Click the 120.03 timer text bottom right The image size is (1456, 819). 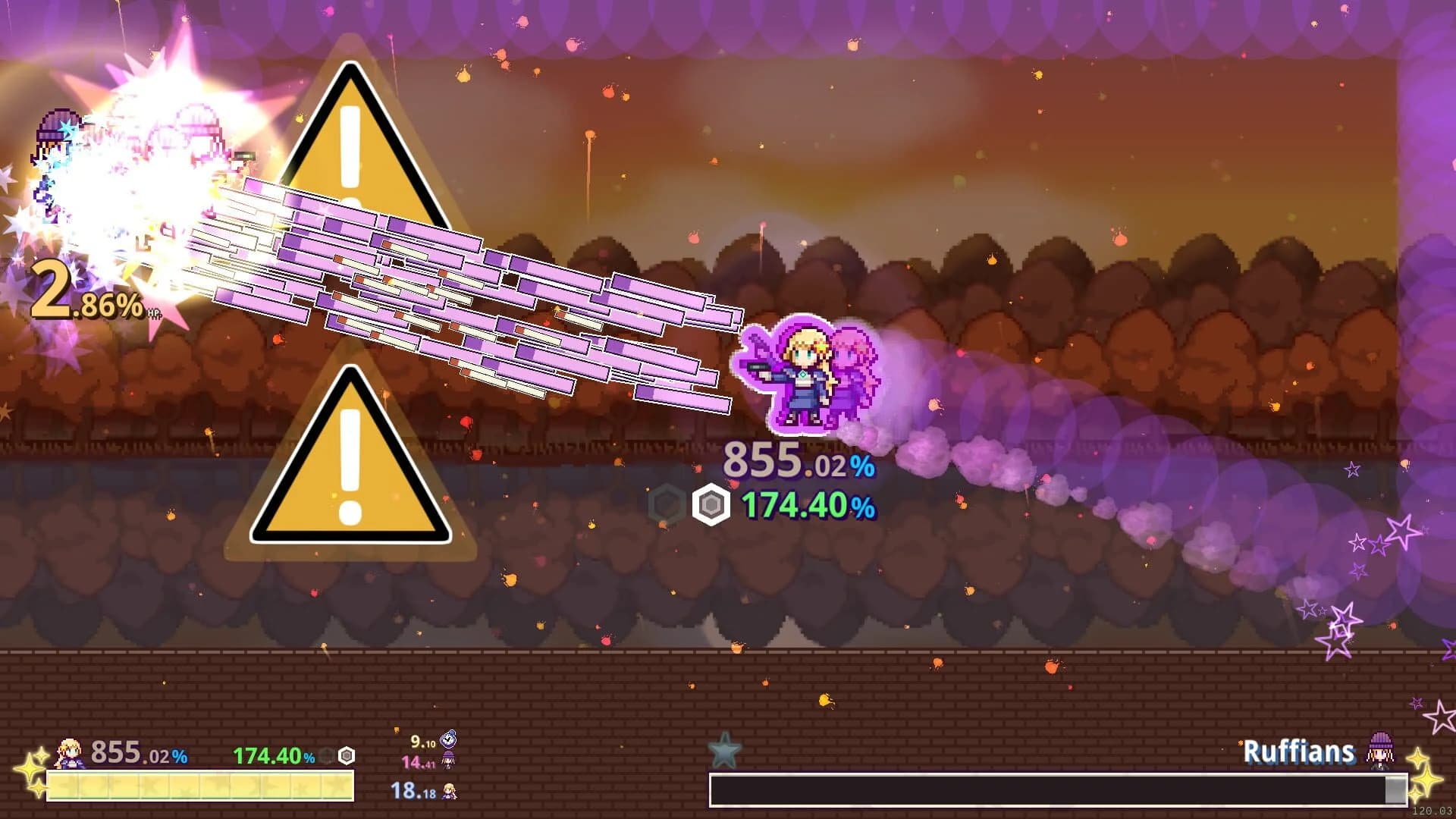click(x=1431, y=811)
